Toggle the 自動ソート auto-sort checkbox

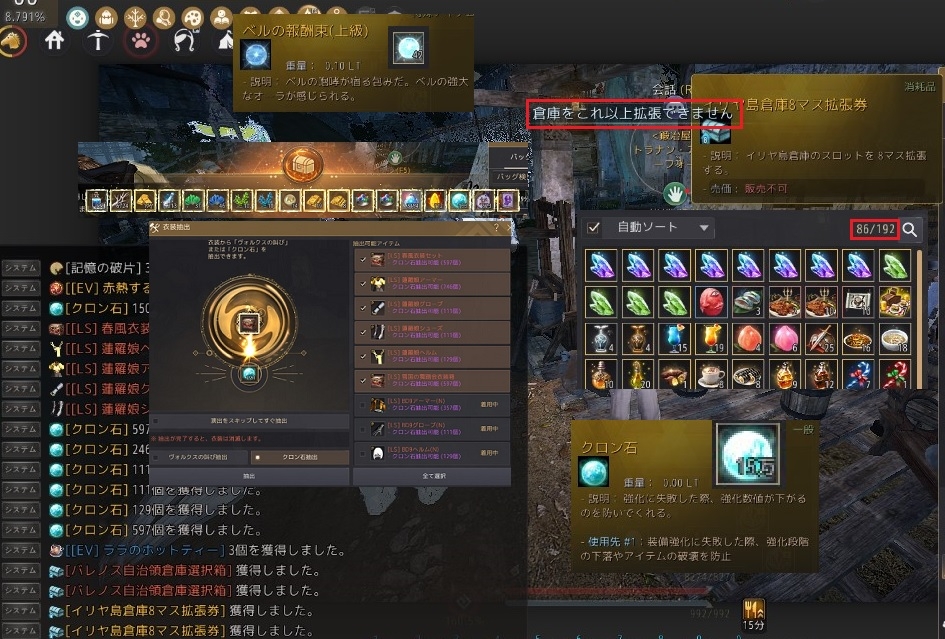point(594,228)
